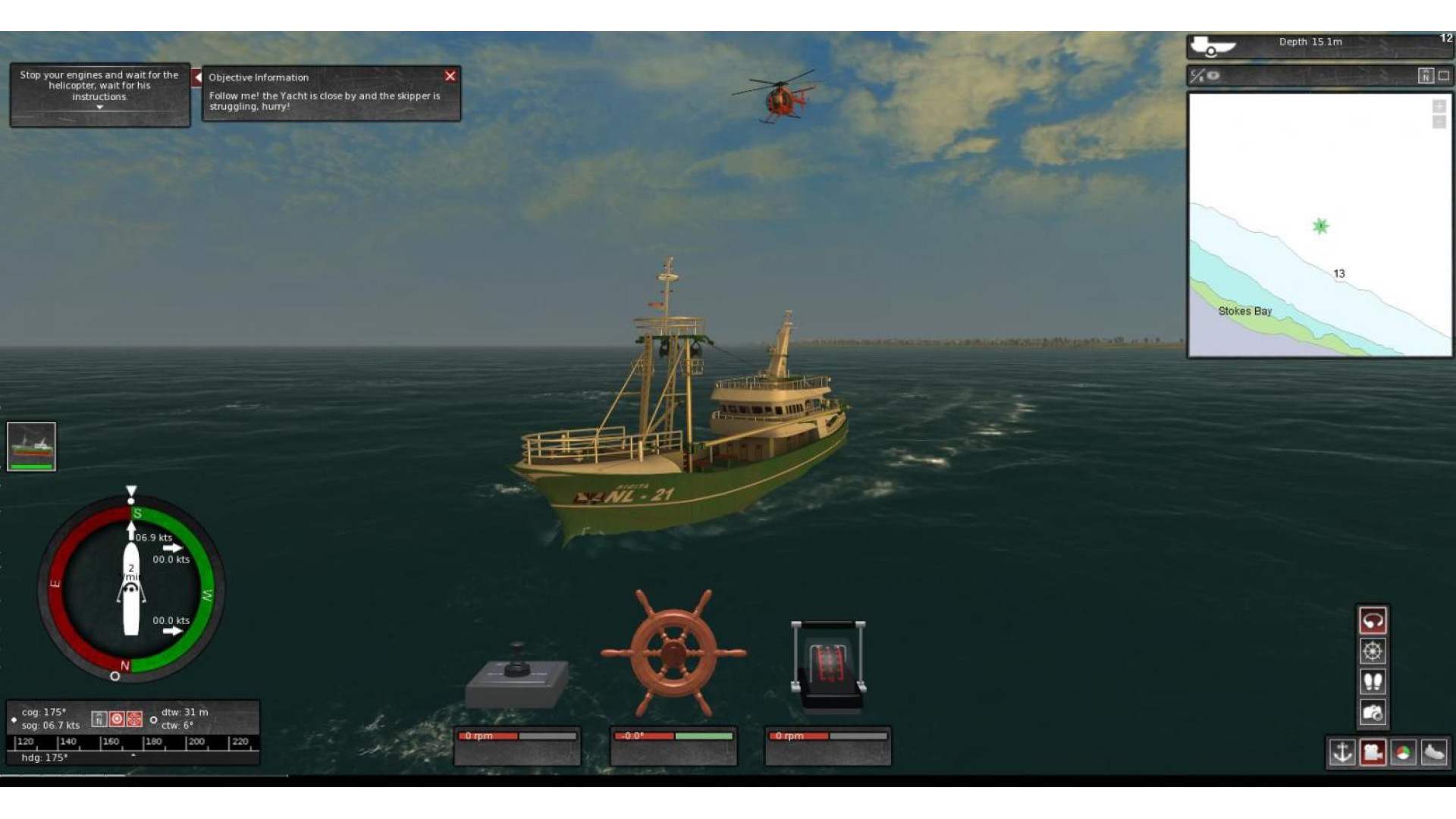The width and height of the screenshot is (1456, 819).
Task: Switch to the ship's wheel helm view
Action: click(1373, 651)
